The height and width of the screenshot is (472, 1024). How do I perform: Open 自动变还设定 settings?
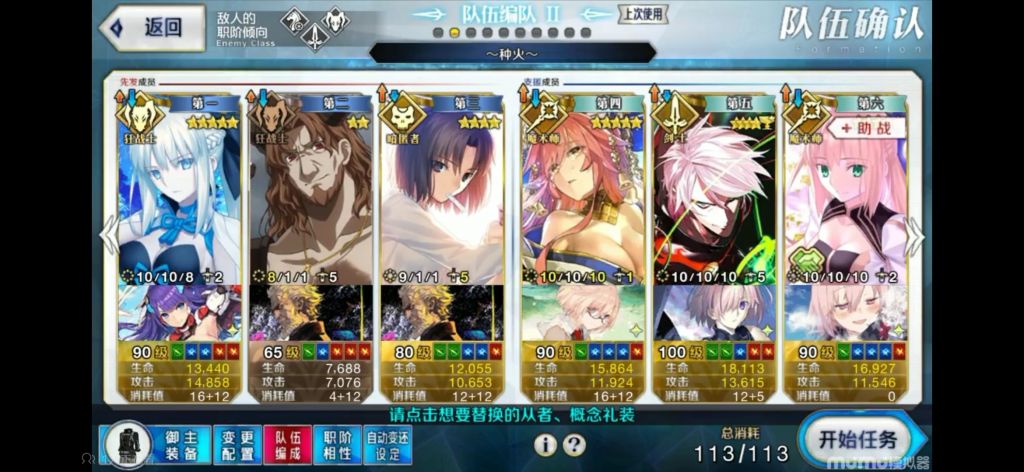click(x=388, y=442)
